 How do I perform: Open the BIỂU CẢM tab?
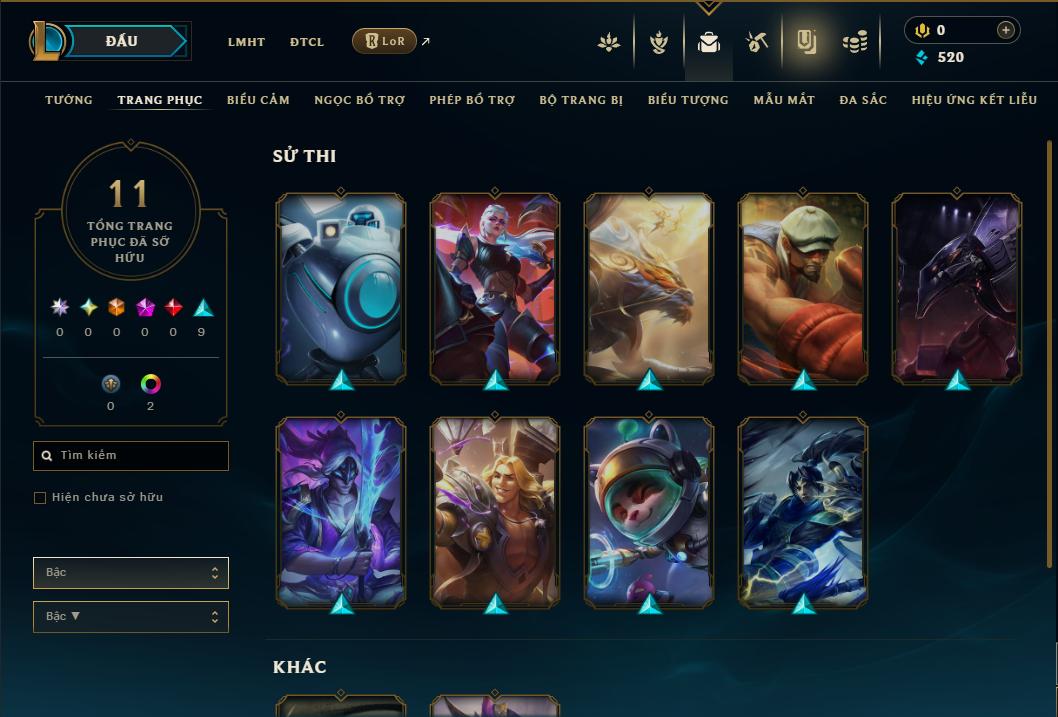coord(258,100)
